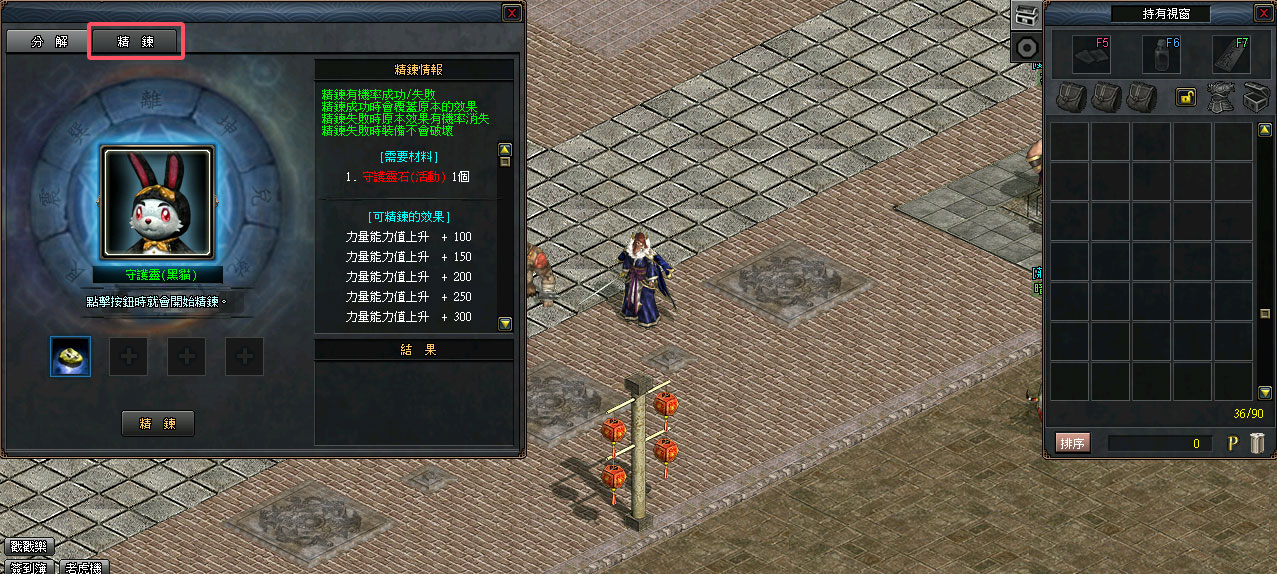1277x574 pixels.
Task: Click the gold P icon in inventory
Action: coord(1233,443)
